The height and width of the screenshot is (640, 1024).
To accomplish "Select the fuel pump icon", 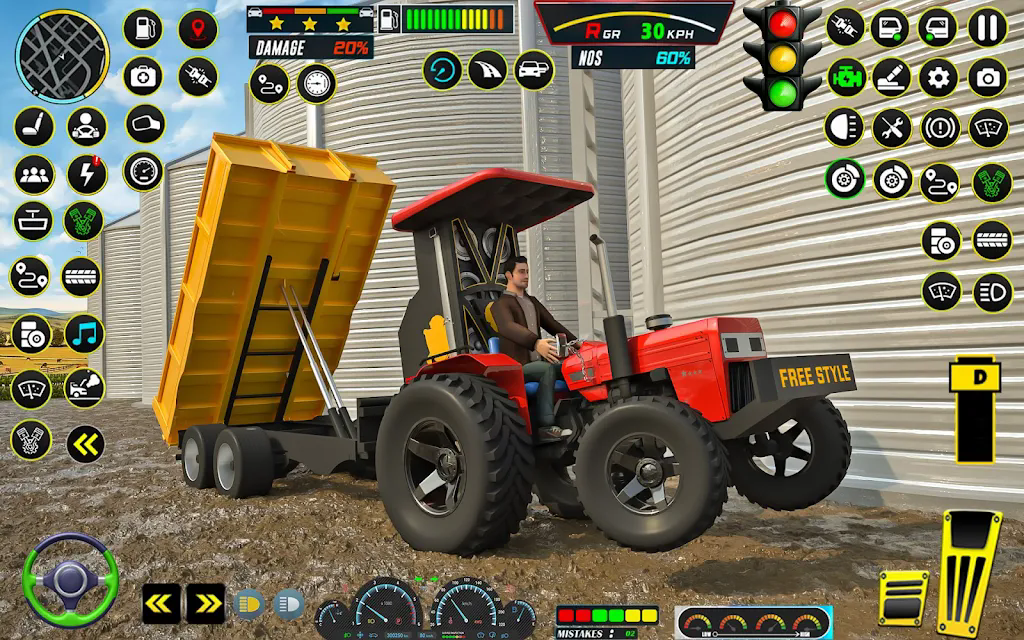I will (143, 28).
